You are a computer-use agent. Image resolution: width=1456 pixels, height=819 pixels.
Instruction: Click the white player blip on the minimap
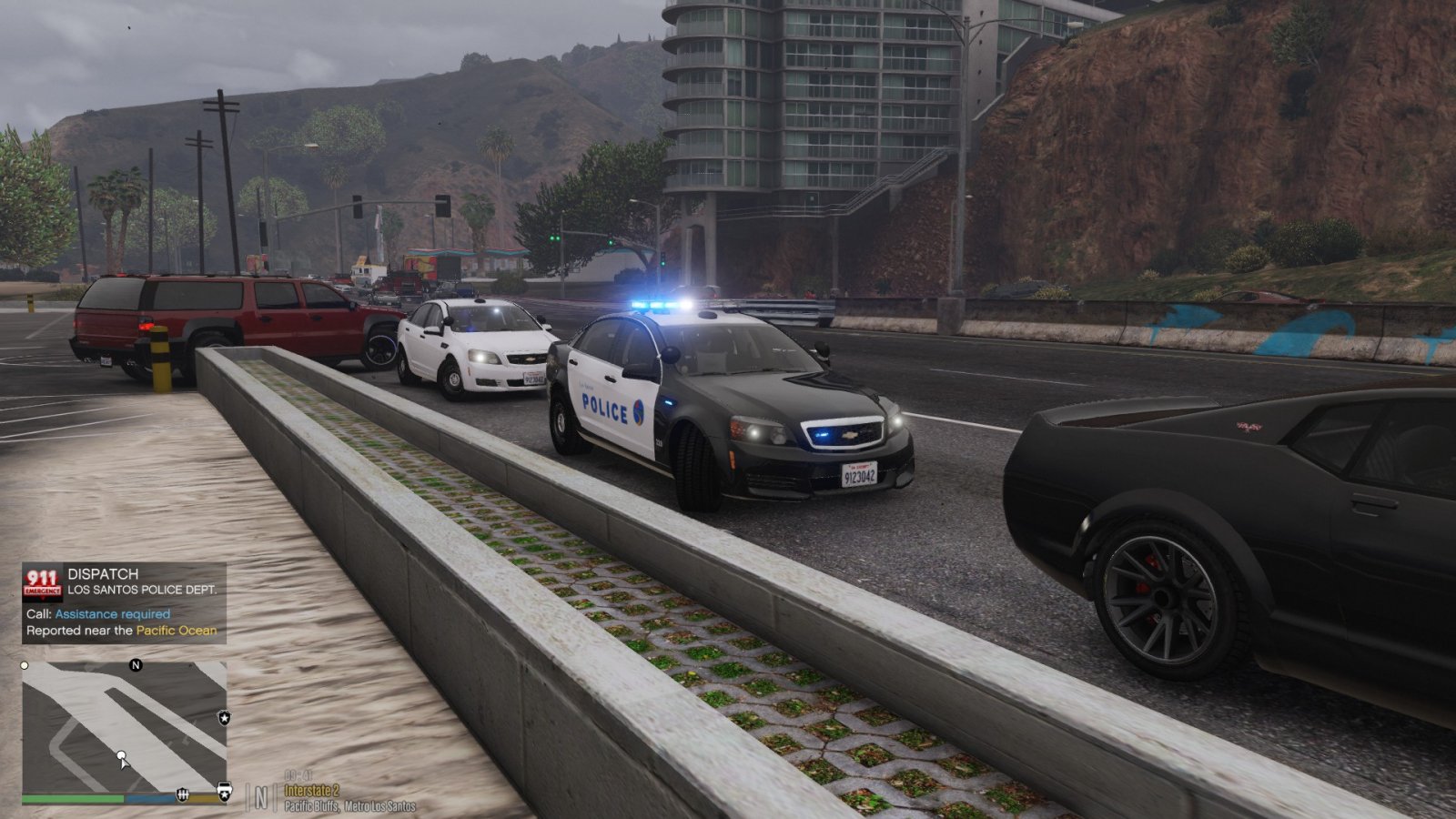click(121, 755)
